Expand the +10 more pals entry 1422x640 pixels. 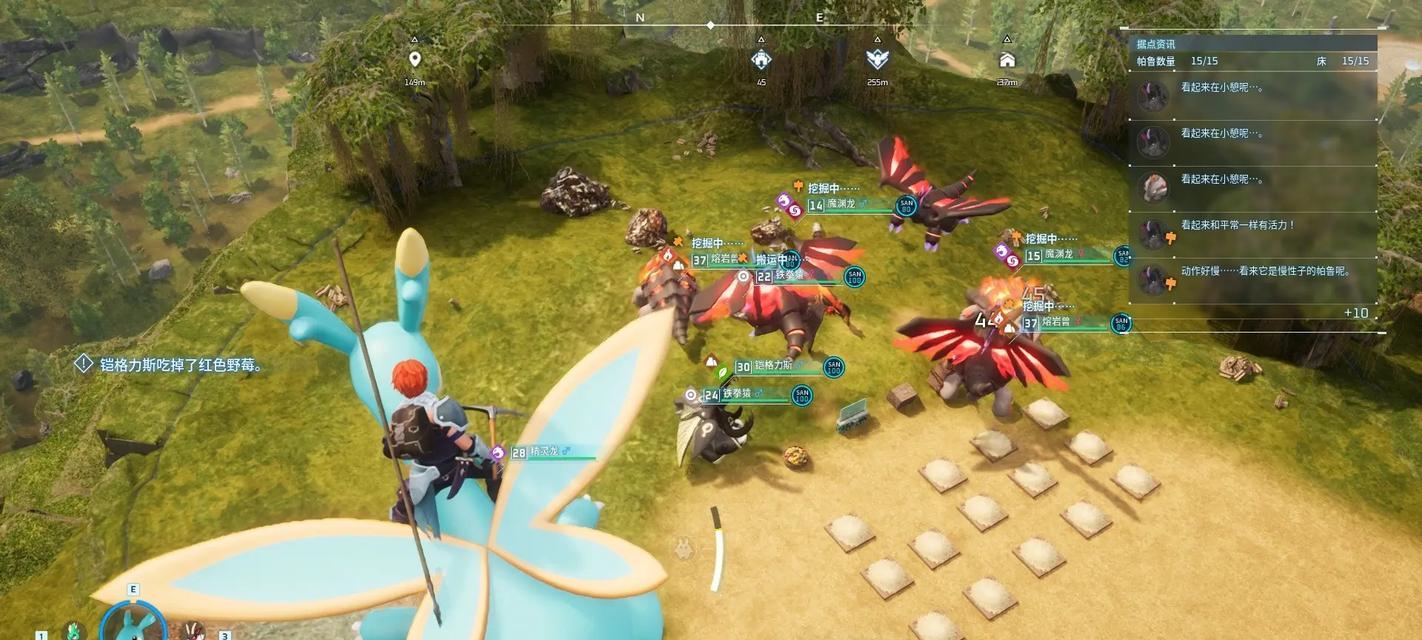[x=1355, y=313]
